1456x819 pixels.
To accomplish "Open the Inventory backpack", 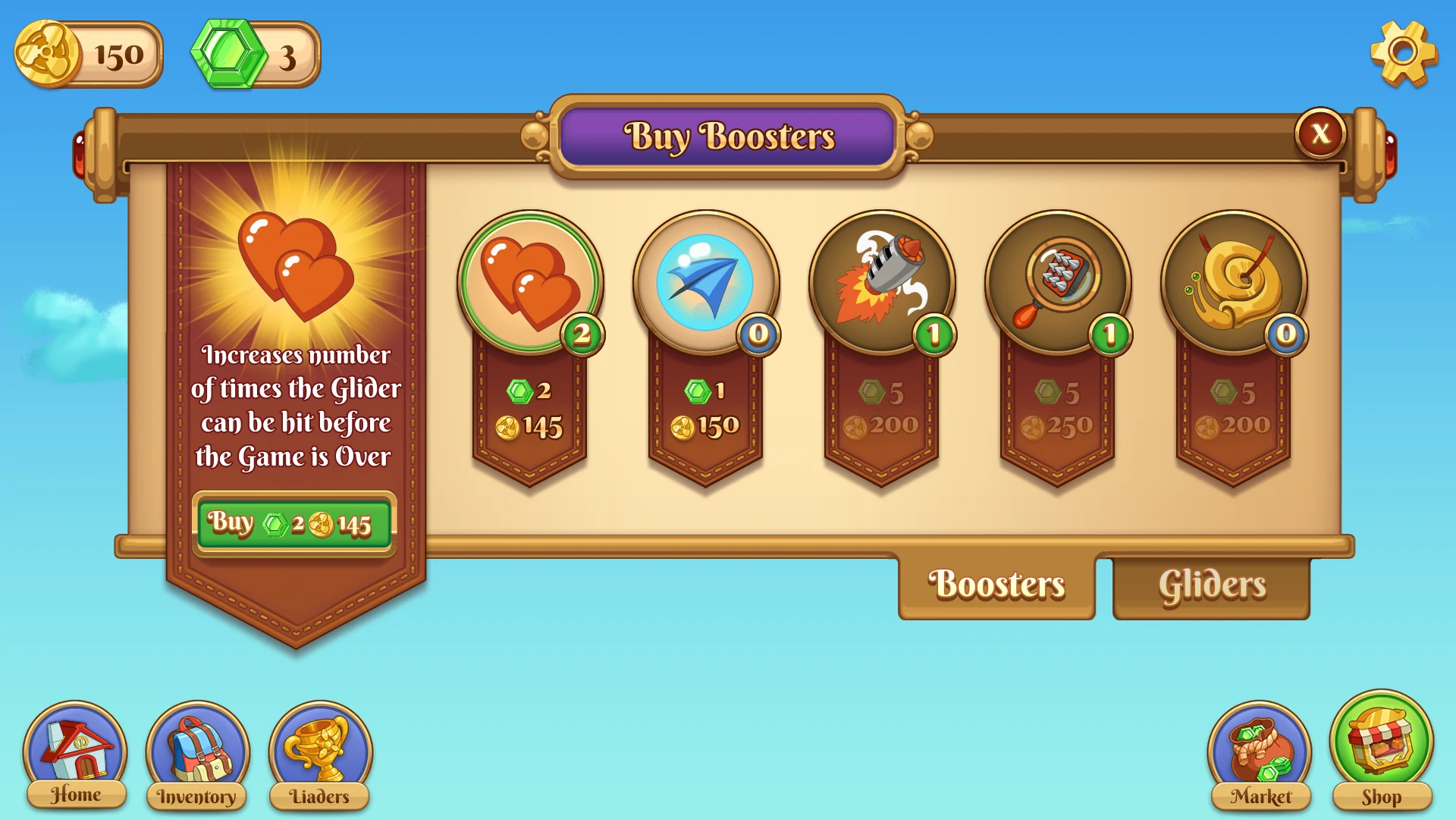I will [x=197, y=755].
